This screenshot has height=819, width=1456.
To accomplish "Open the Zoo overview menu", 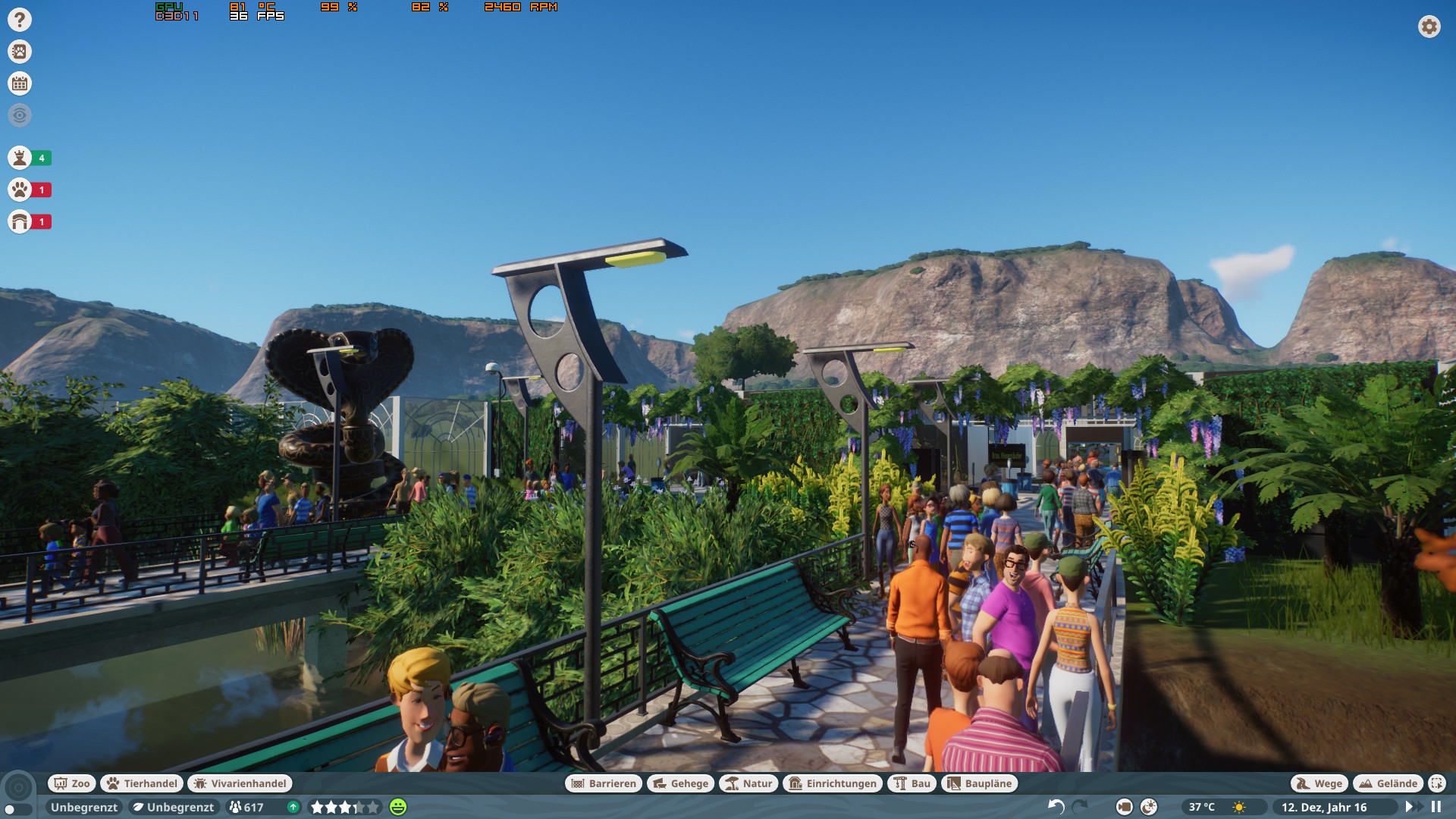I will [71, 783].
